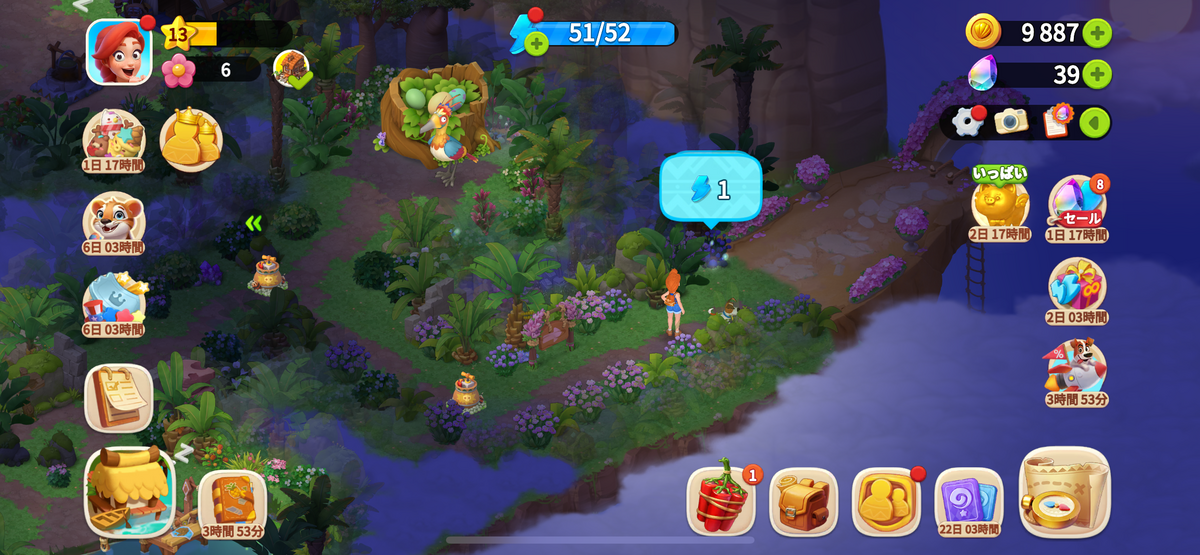Open the world map with compass
The image size is (1200, 555).
pyautogui.click(x=1064, y=492)
